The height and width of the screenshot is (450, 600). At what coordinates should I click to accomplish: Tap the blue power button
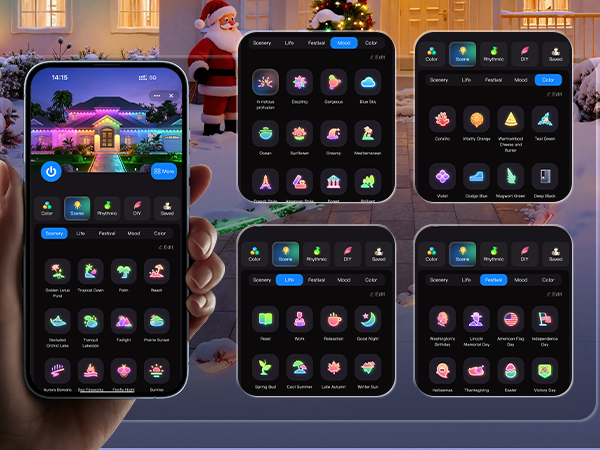coord(51,171)
